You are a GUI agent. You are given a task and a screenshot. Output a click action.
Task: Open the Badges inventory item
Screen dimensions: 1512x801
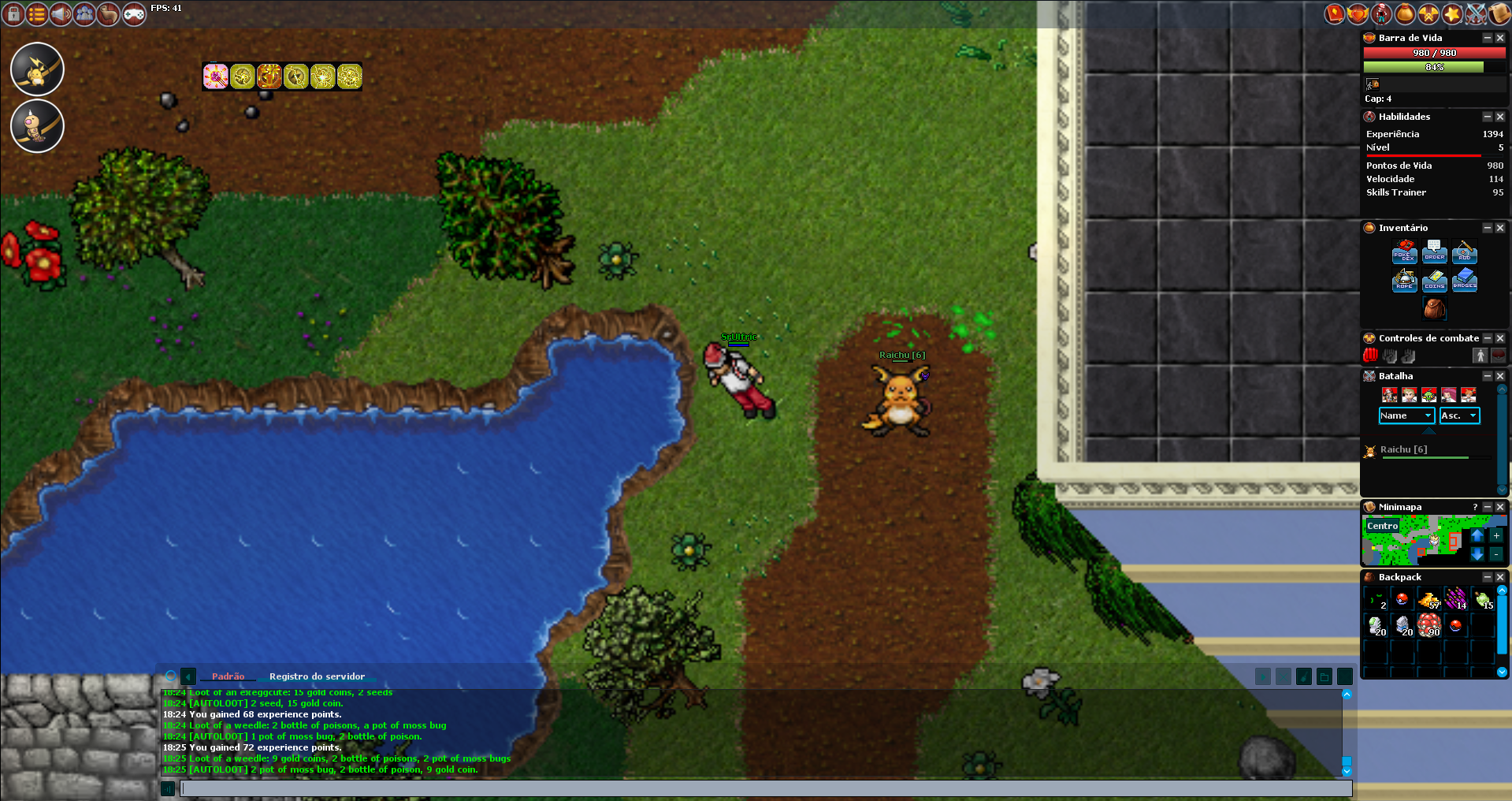coord(1464,280)
